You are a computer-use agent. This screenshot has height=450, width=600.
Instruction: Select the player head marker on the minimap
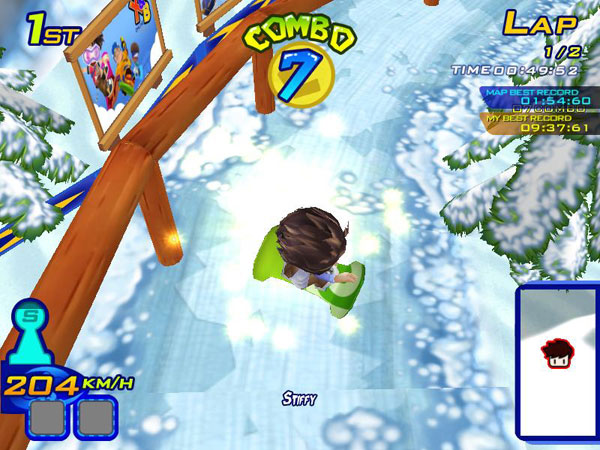(555, 351)
